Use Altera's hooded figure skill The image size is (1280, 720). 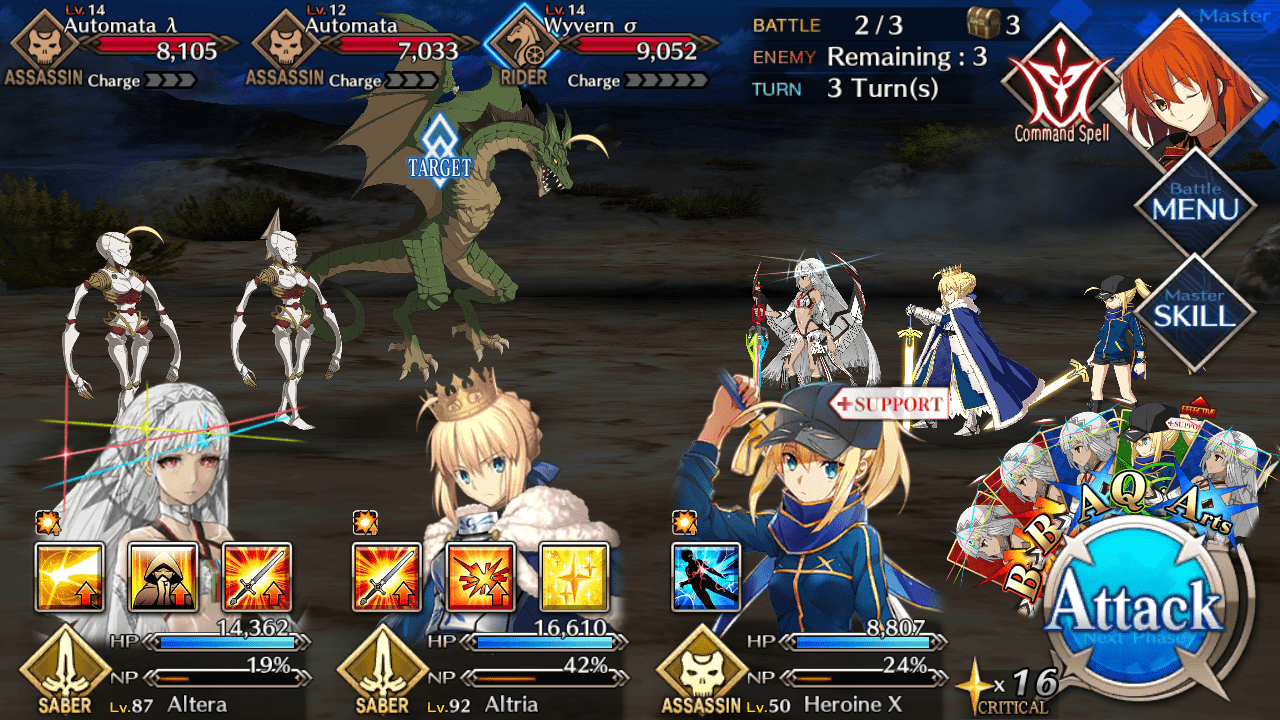pyautogui.click(x=163, y=577)
